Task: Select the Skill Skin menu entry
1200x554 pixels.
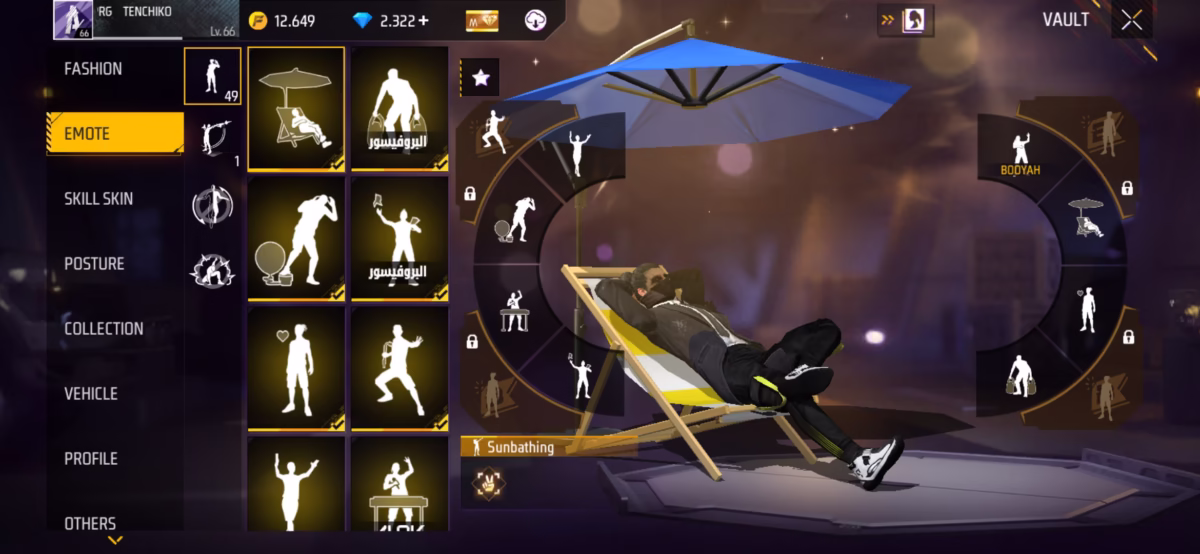Action: 98,199
